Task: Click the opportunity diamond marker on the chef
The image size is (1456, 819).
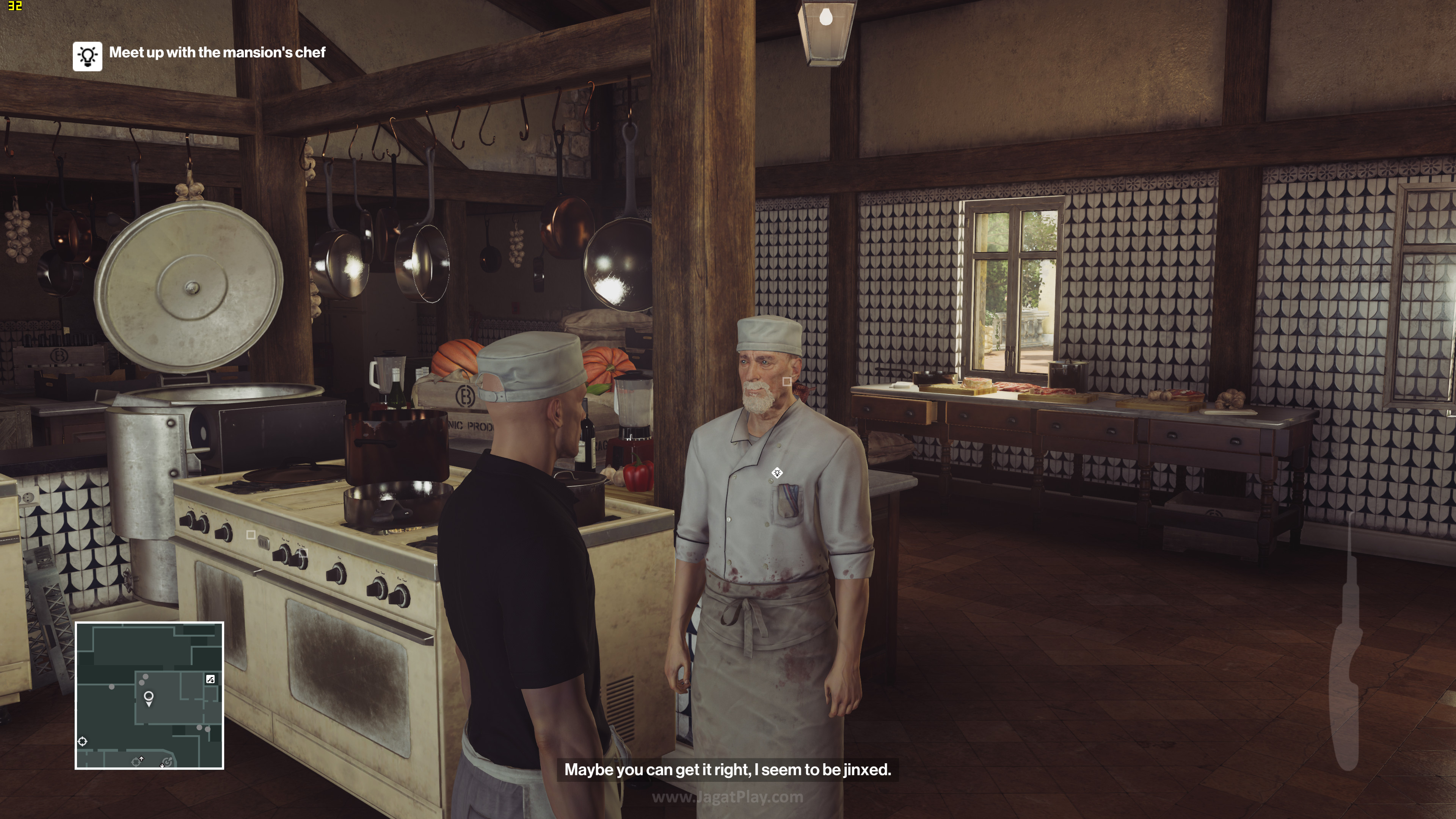Action: pyautogui.click(x=777, y=472)
